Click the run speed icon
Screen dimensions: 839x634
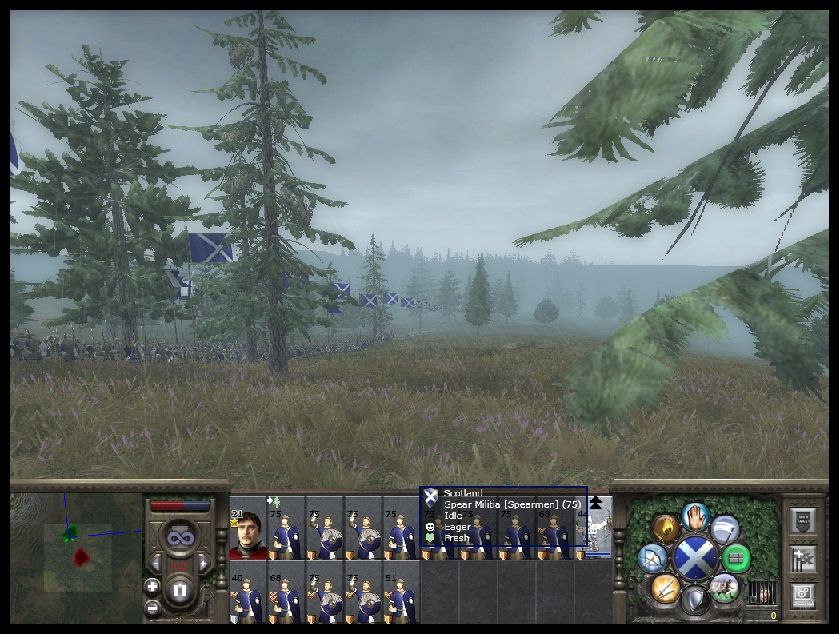click(724, 528)
